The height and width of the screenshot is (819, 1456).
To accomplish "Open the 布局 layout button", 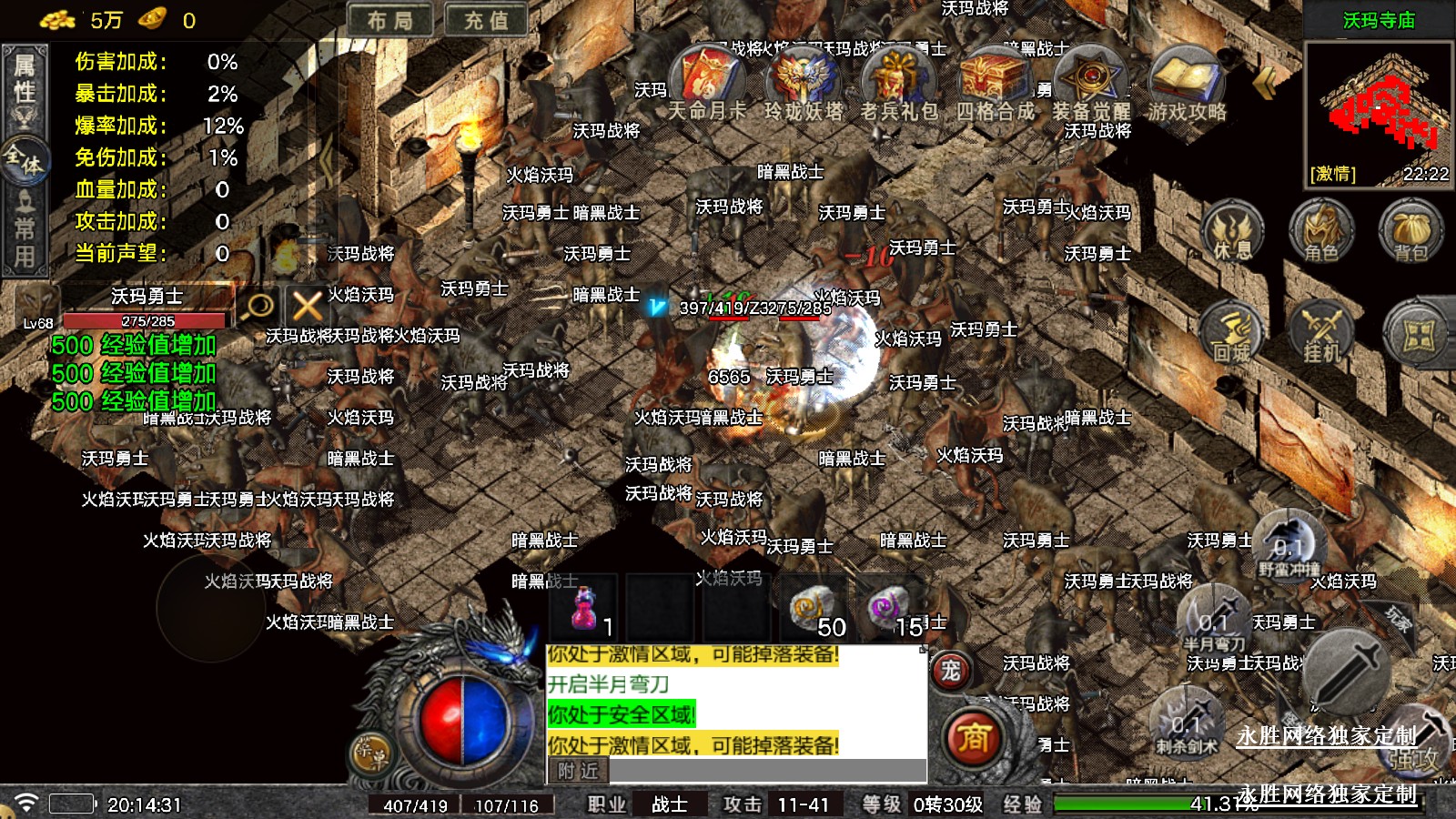I will (x=390, y=20).
